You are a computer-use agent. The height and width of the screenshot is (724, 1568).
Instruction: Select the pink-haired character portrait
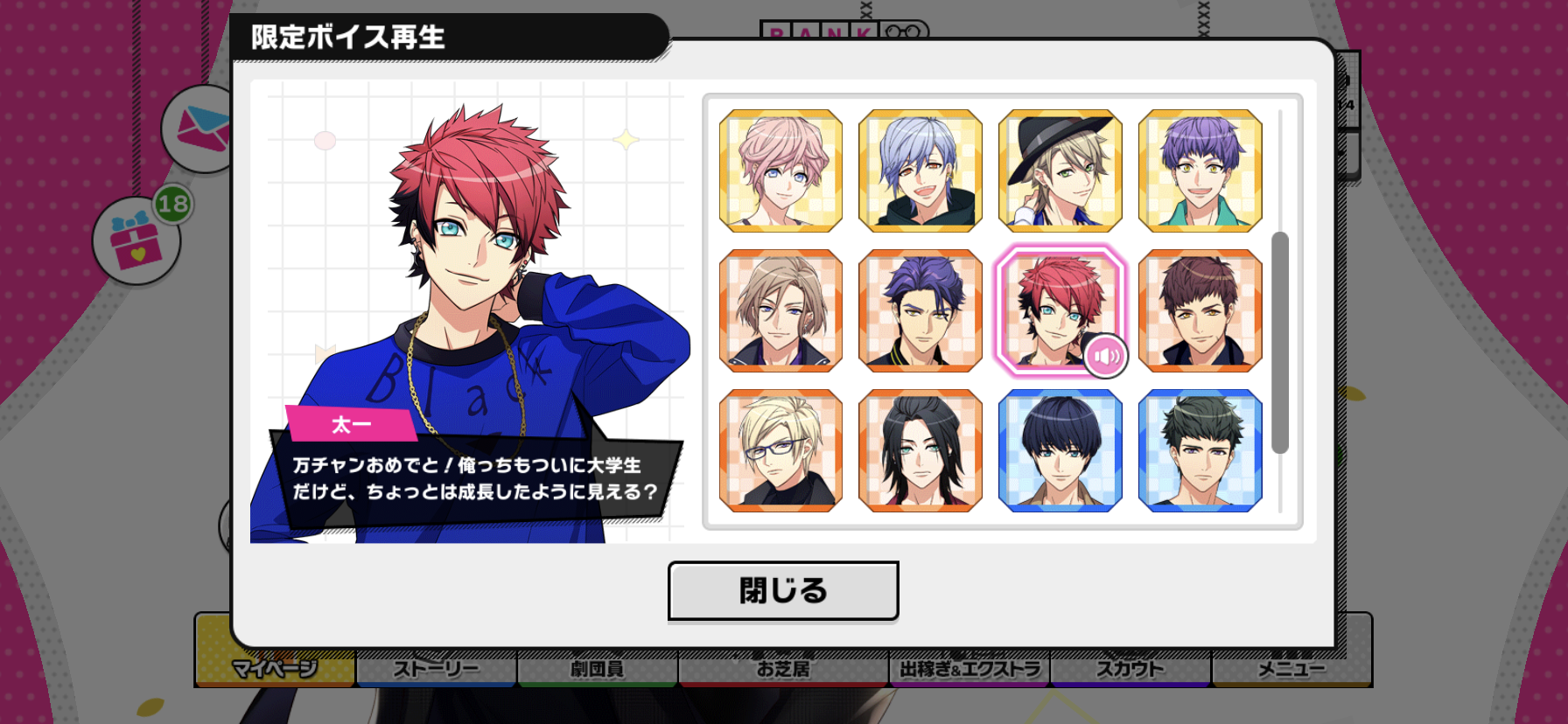pos(780,171)
